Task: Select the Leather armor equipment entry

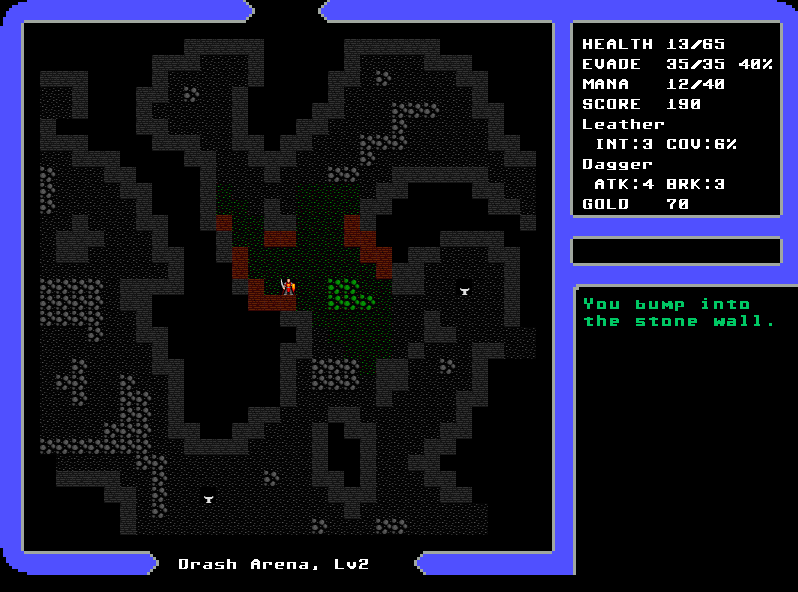Action: [623, 124]
